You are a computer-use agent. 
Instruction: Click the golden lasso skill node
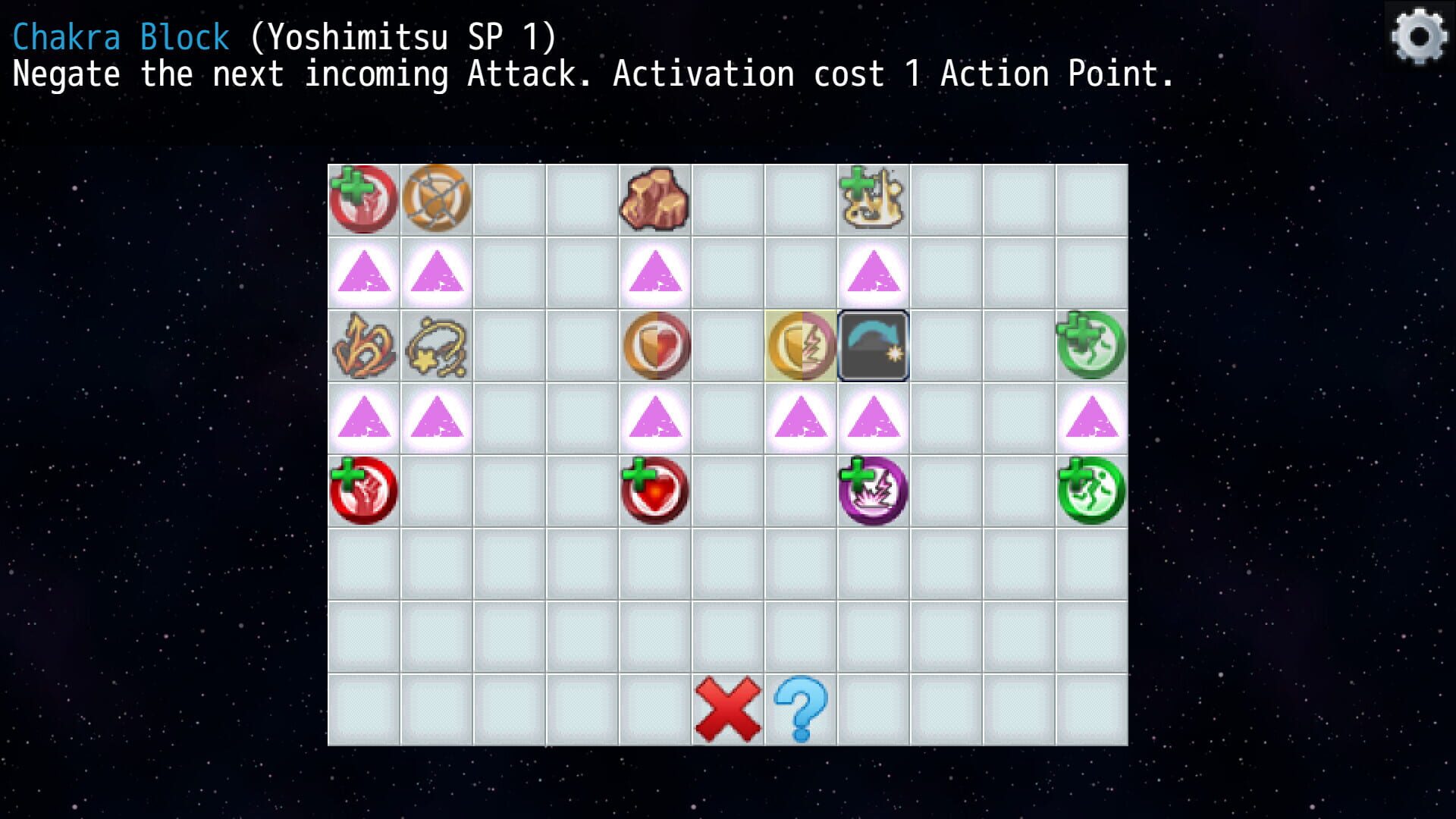pos(437,345)
